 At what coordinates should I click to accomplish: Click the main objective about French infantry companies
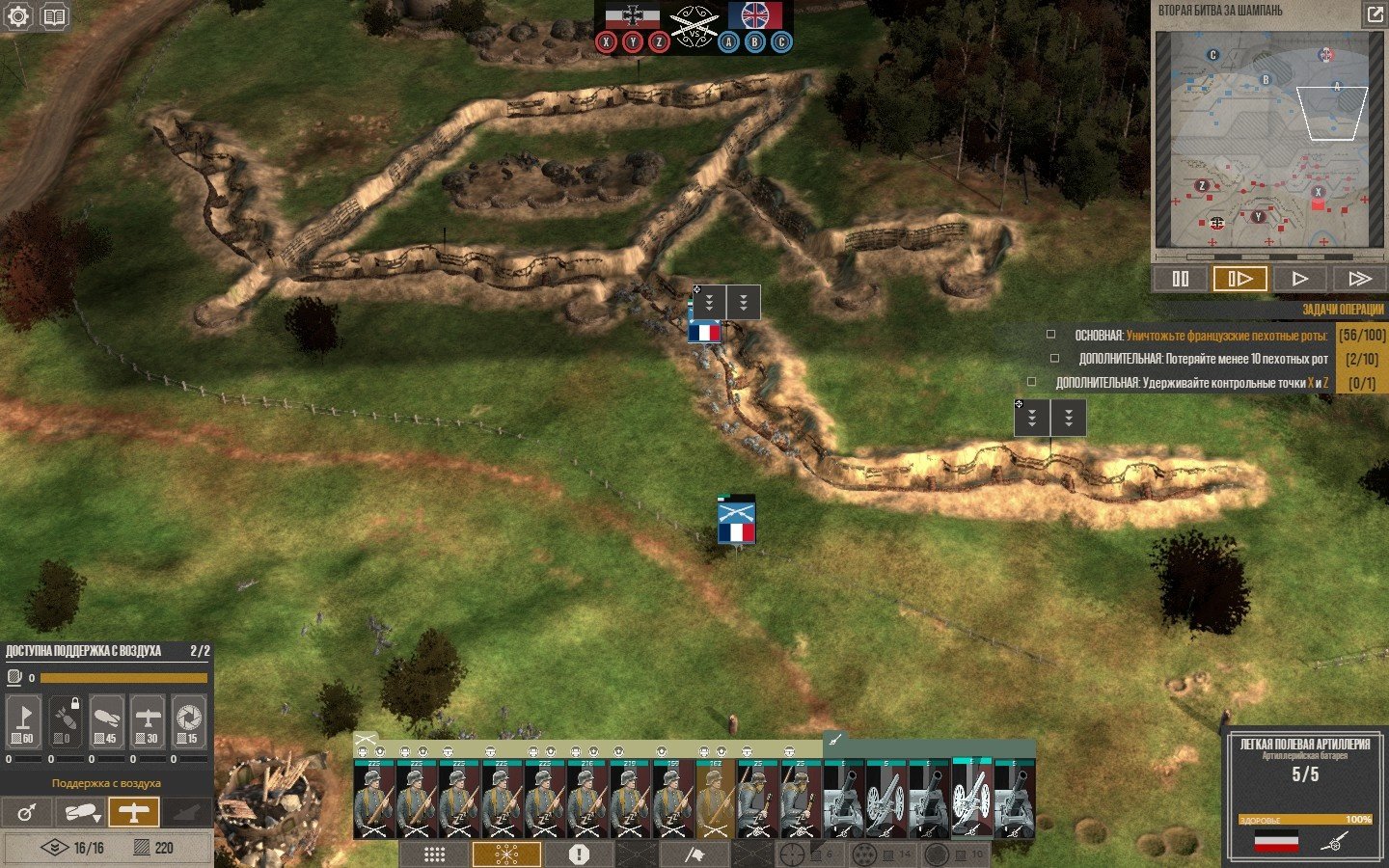click(x=1201, y=336)
